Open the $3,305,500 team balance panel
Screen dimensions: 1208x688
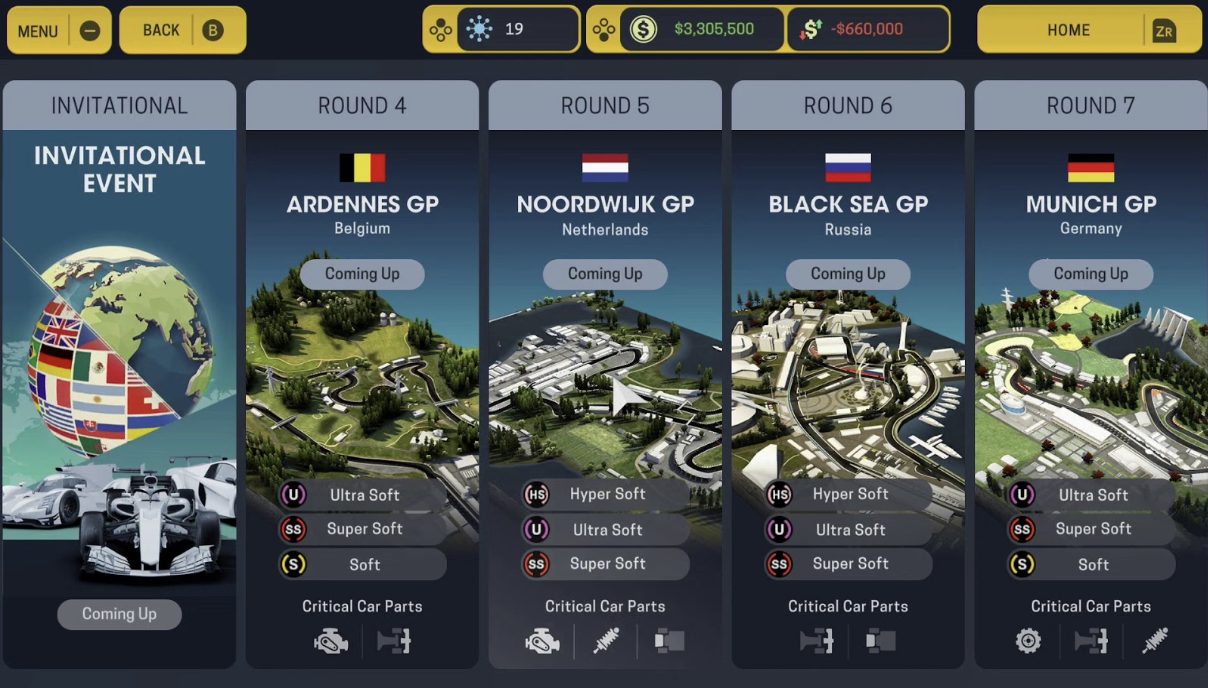tap(702, 30)
